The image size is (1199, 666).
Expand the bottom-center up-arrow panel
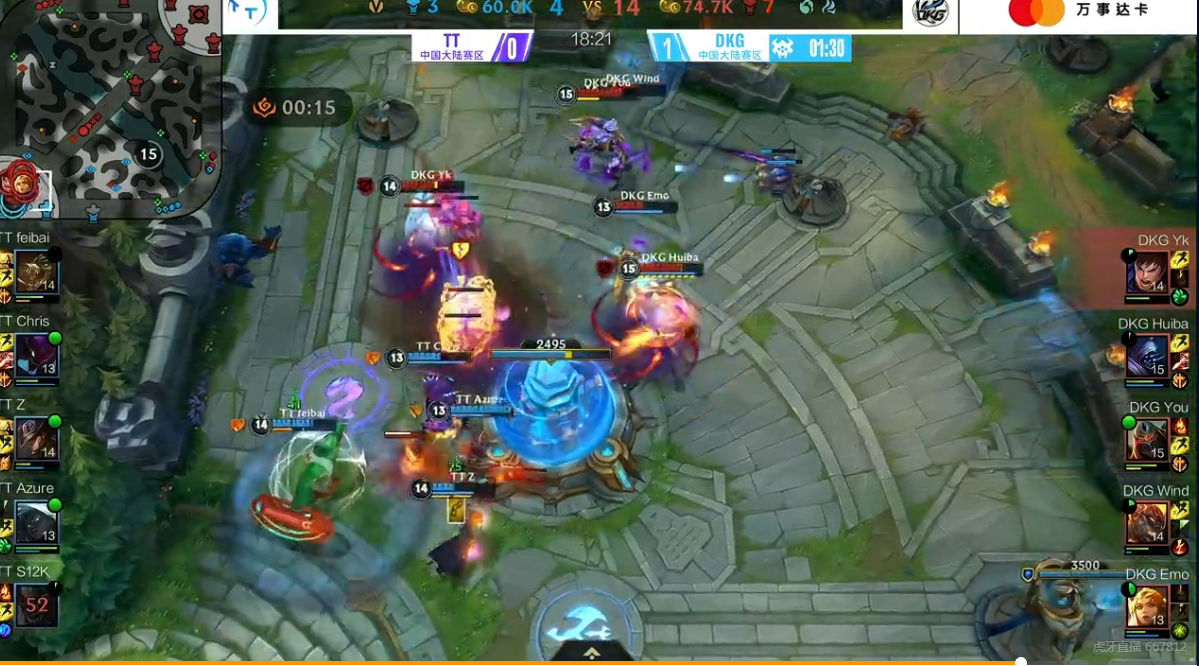coord(592,653)
